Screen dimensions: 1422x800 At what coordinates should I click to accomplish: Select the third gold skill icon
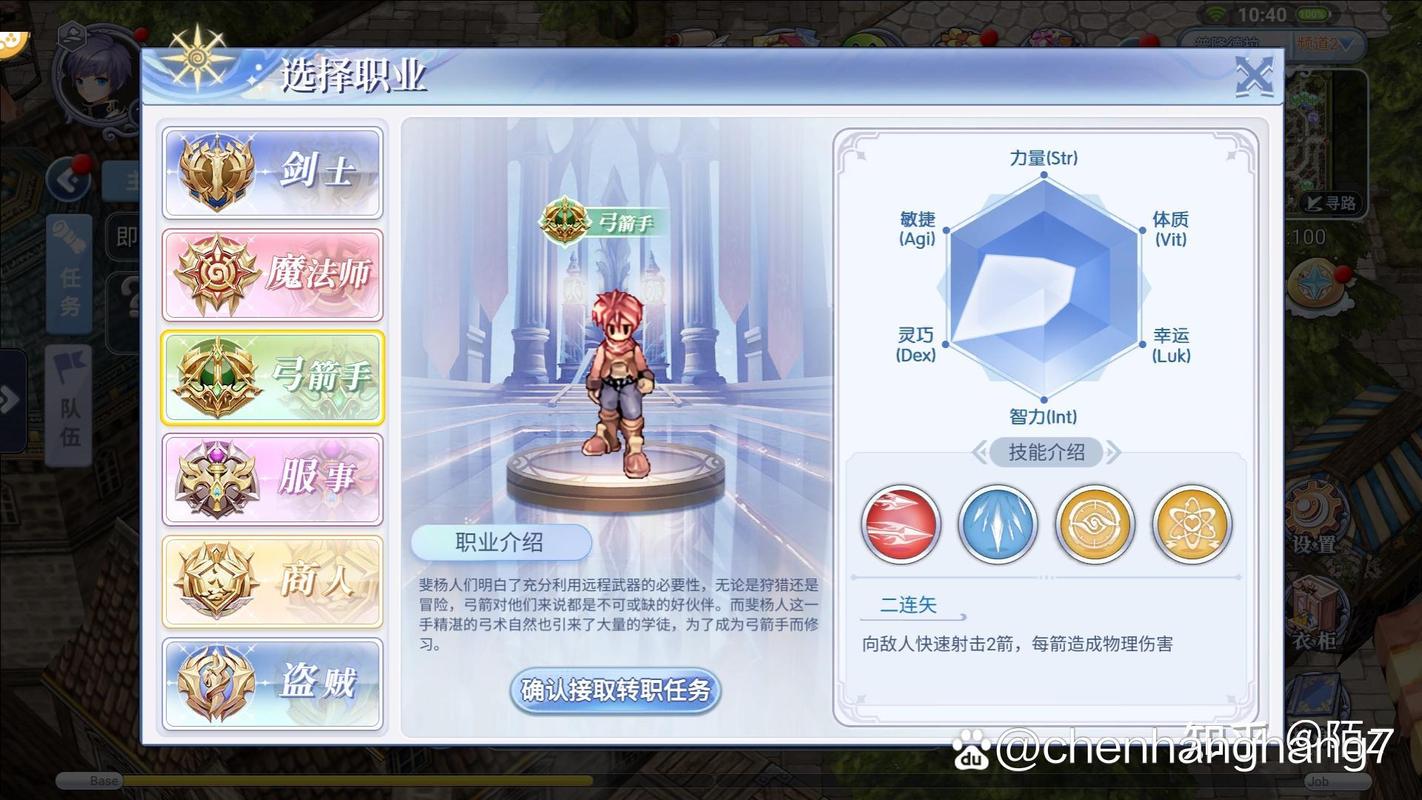pyautogui.click(x=1094, y=524)
